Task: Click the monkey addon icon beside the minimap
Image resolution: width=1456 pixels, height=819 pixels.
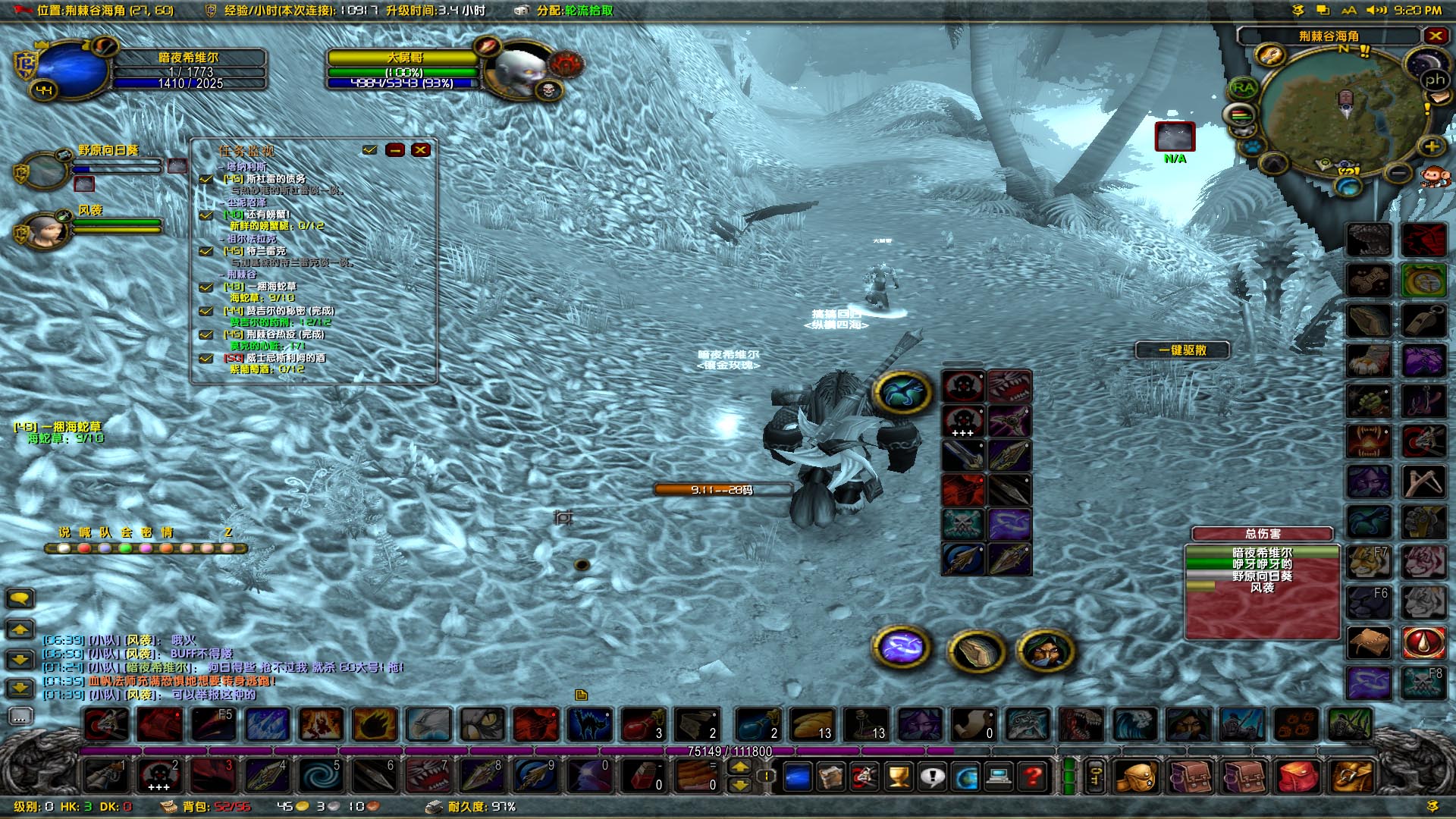Action: [x=1436, y=176]
